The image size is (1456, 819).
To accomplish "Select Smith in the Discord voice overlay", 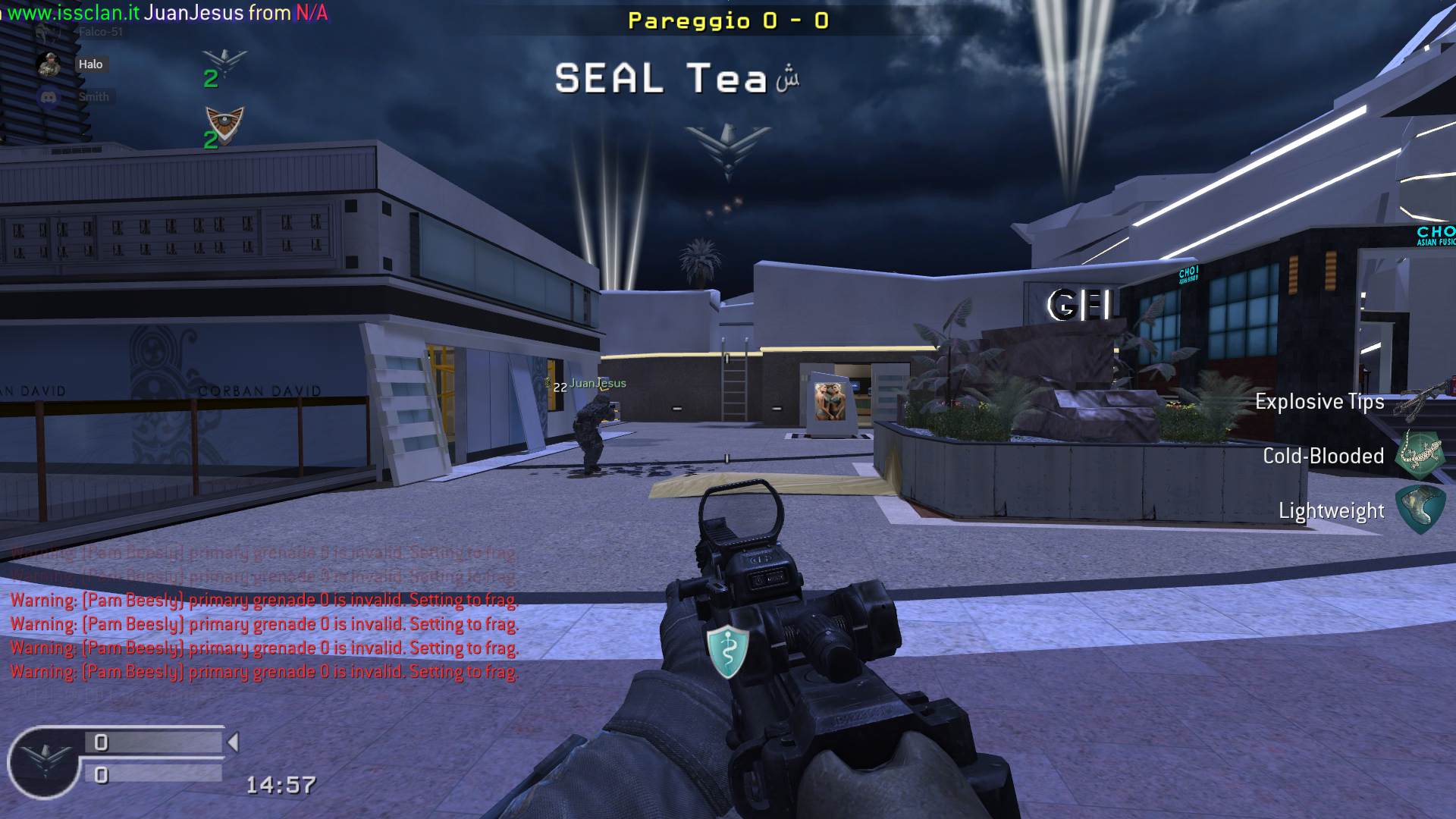I will (x=93, y=97).
